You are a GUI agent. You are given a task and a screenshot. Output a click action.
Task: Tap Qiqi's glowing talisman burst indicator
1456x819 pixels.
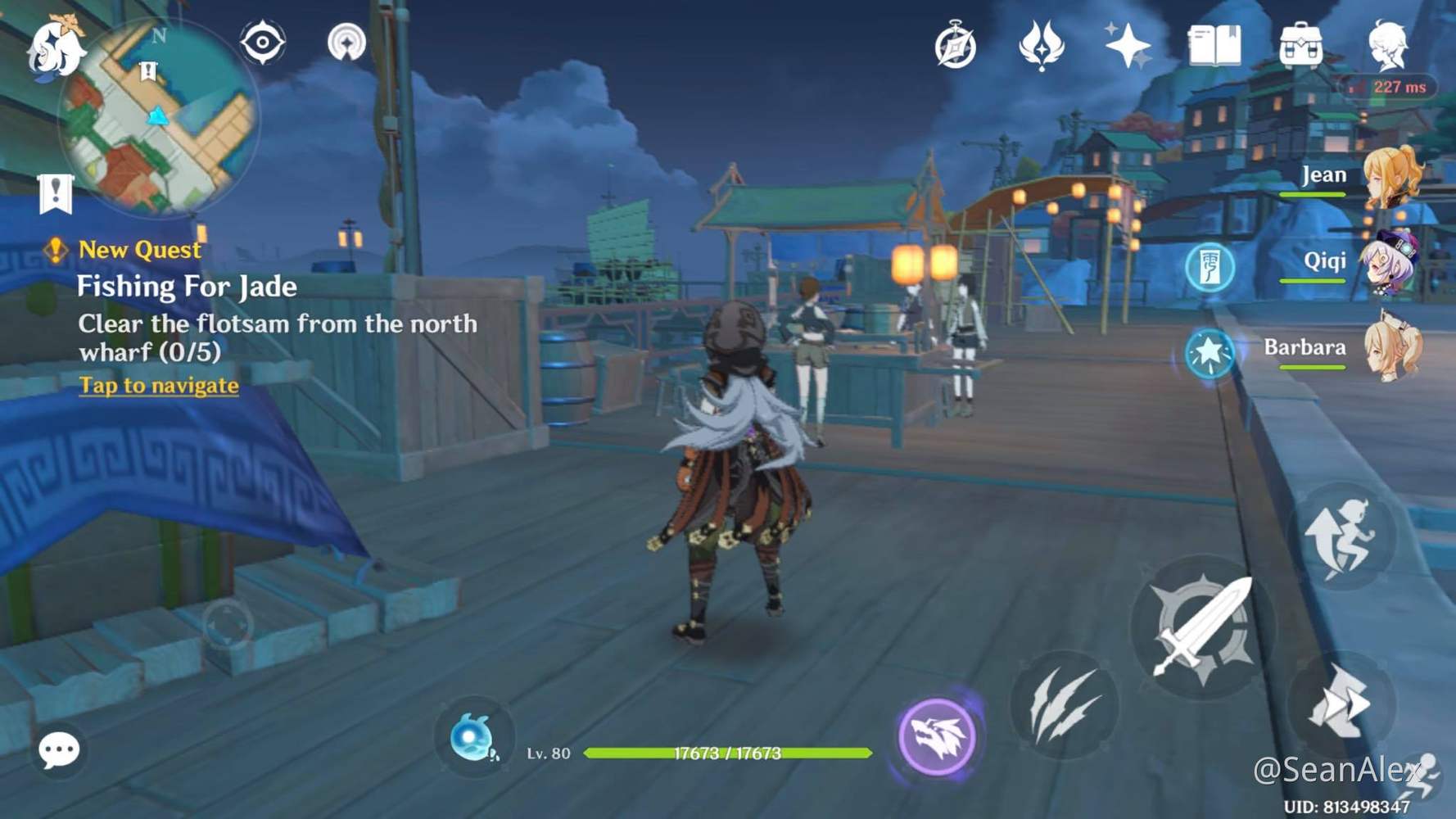coord(1209,267)
